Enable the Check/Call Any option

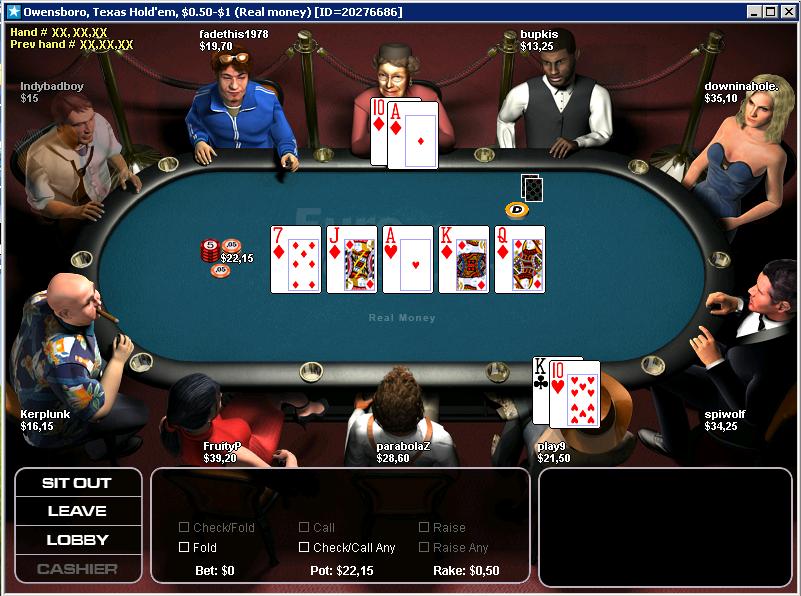(x=304, y=547)
